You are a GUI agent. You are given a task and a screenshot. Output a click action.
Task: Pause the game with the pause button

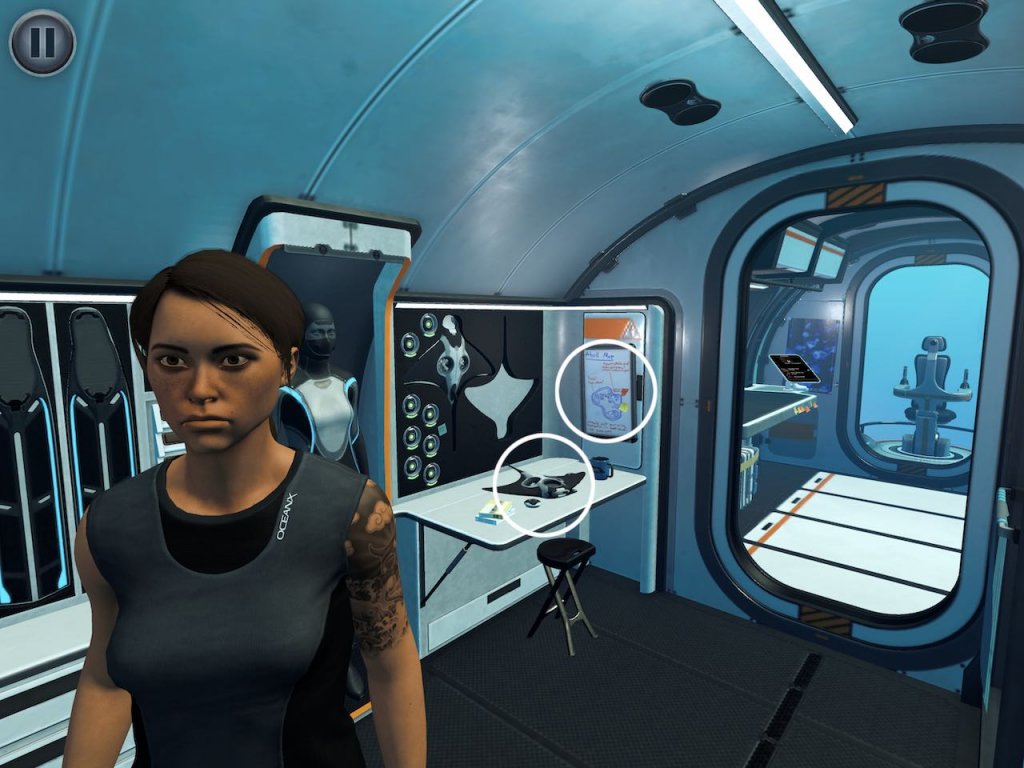coord(42,42)
